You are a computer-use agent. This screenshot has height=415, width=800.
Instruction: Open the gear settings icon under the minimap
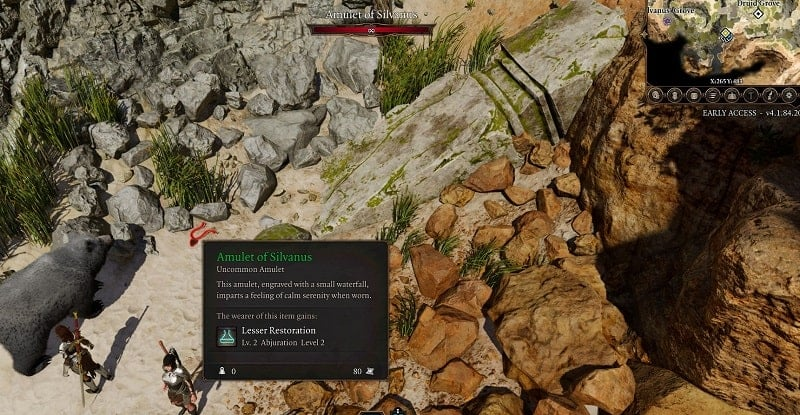point(789,95)
